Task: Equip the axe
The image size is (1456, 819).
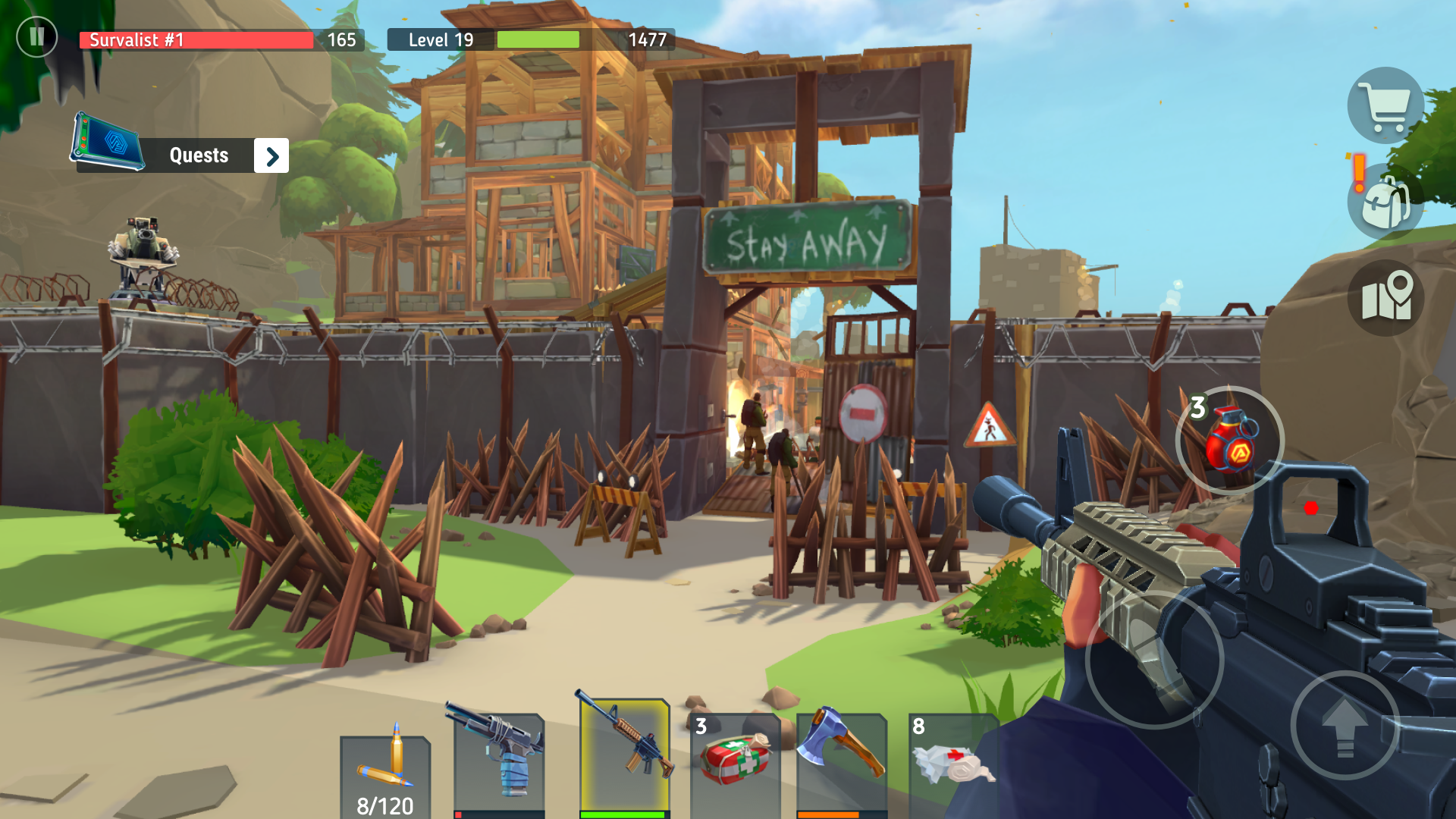Action: 842,758
